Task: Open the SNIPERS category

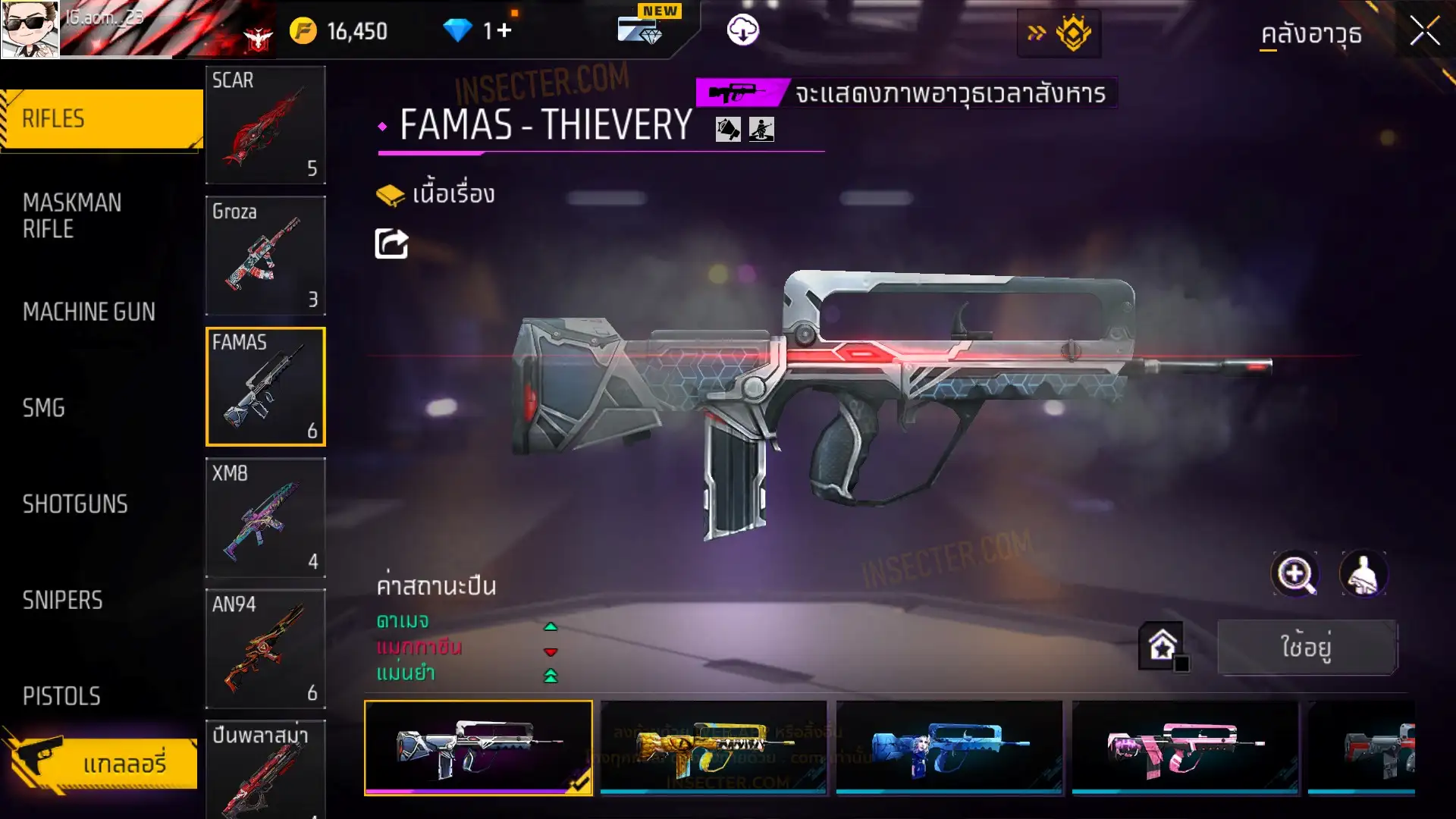Action: pos(62,601)
